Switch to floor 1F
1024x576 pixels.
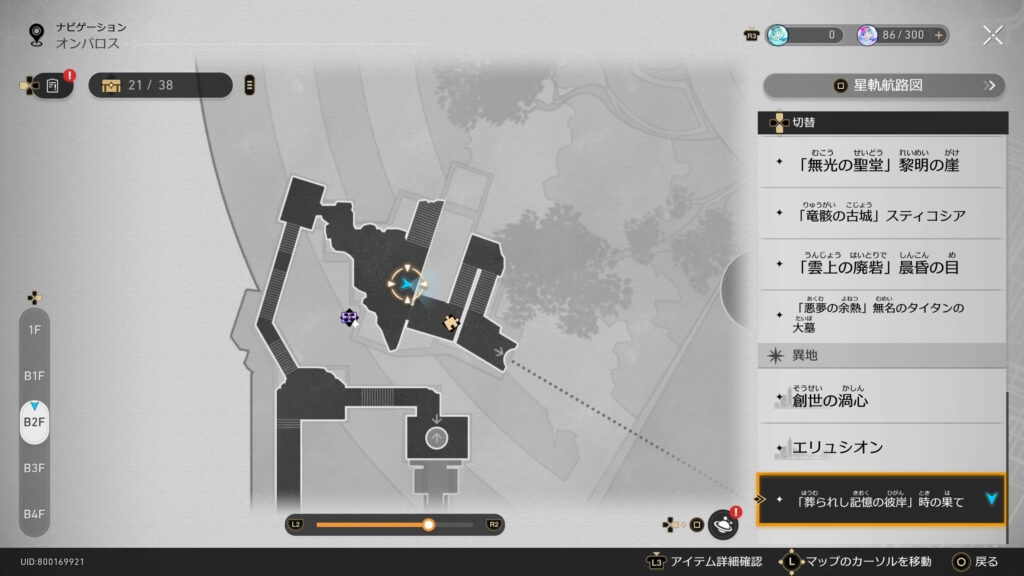34,329
